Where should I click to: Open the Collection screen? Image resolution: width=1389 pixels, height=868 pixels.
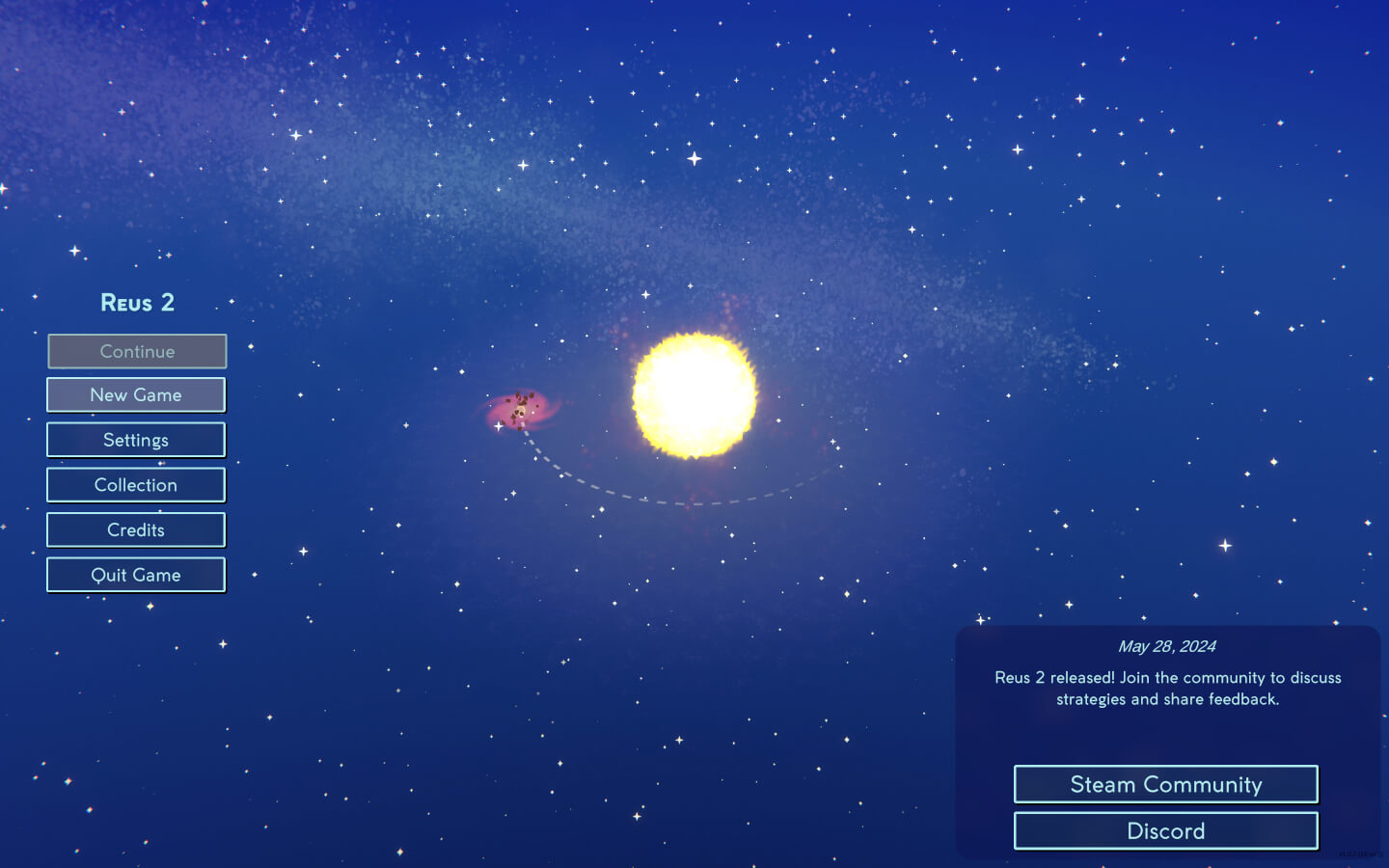(135, 484)
